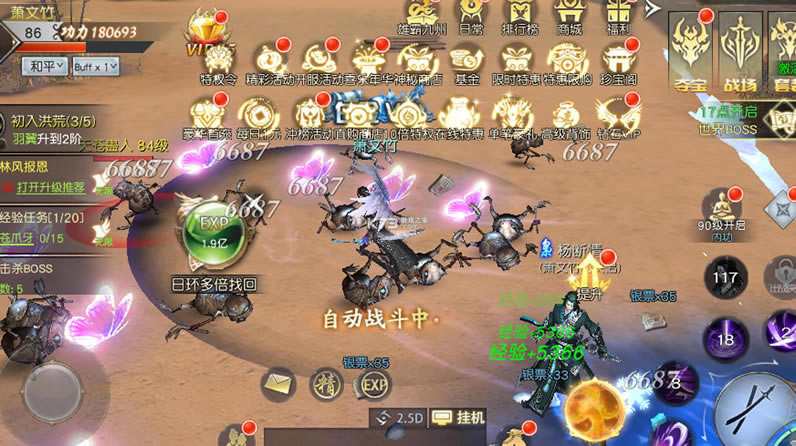Screen dimensions: 796x446
Task: Open the 和平 attack mode dropdown
Action: pyautogui.click(x=43, y=67)
